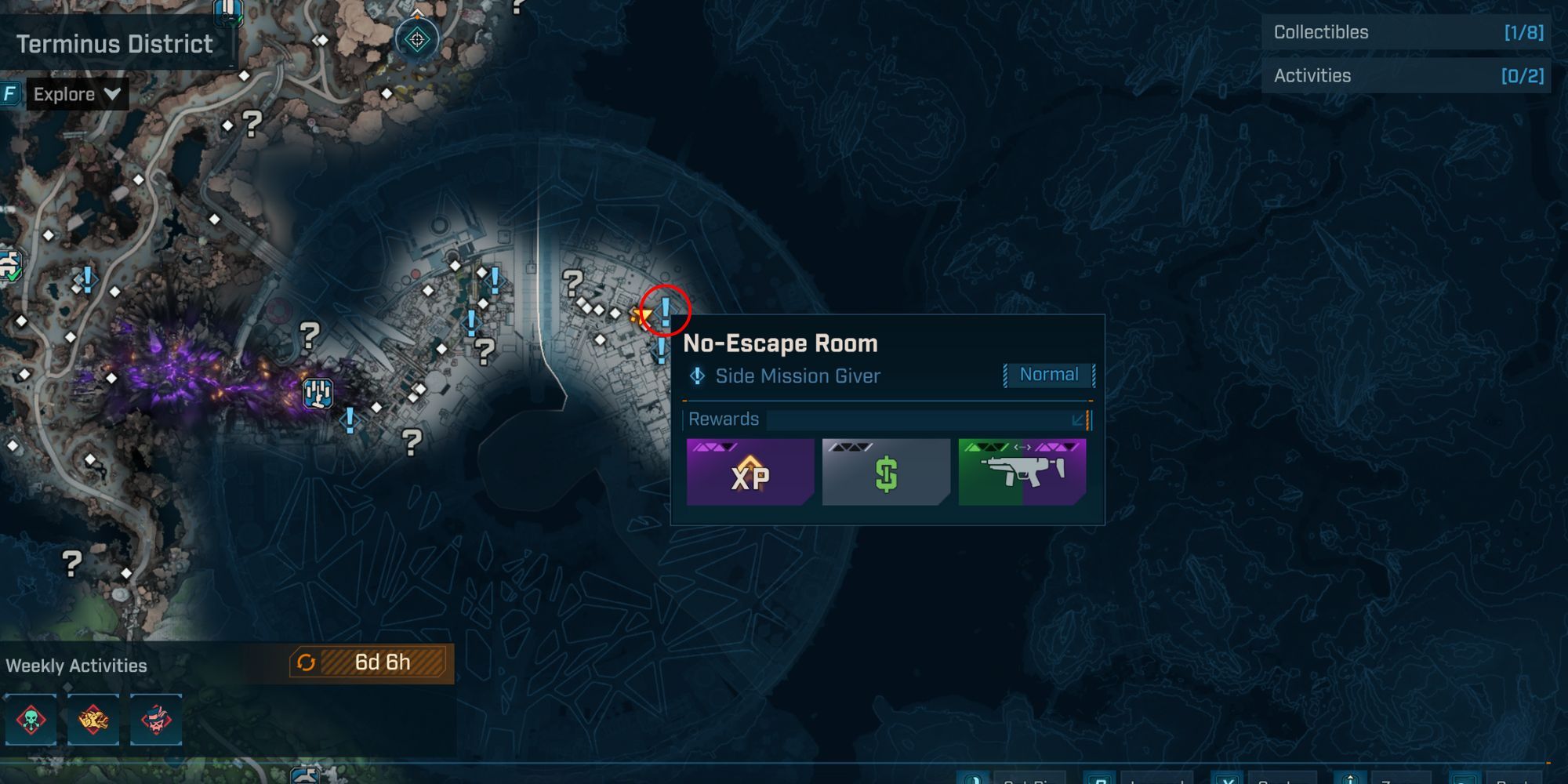Screen dimensions: 1568x784
Task: Select the crosshair diamond marker at map top
Action: [417, 39]
